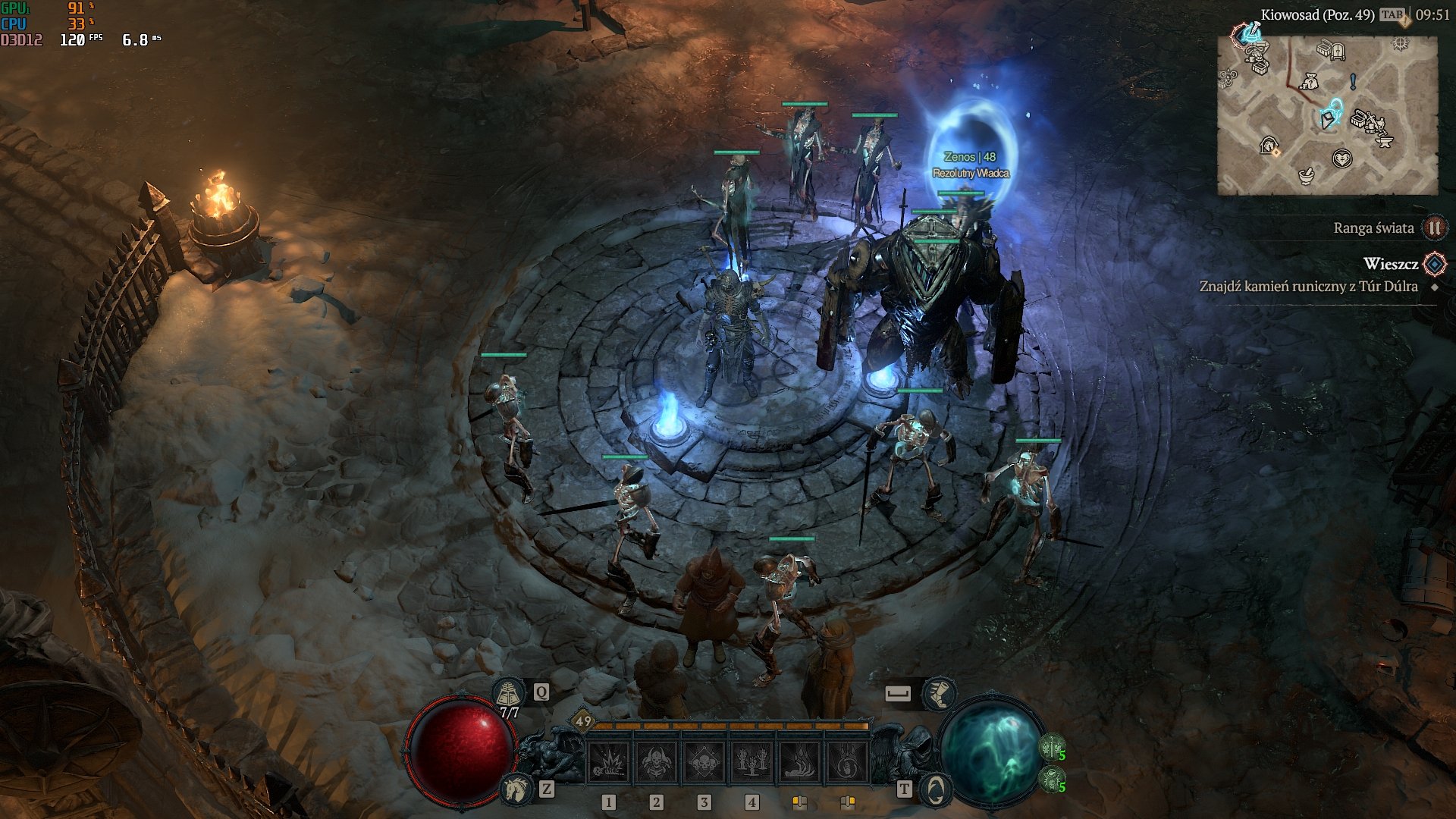Screen dimensions: 1456x819
Task: Click the blue exclamation quest marker
Action: (1353, 81)
